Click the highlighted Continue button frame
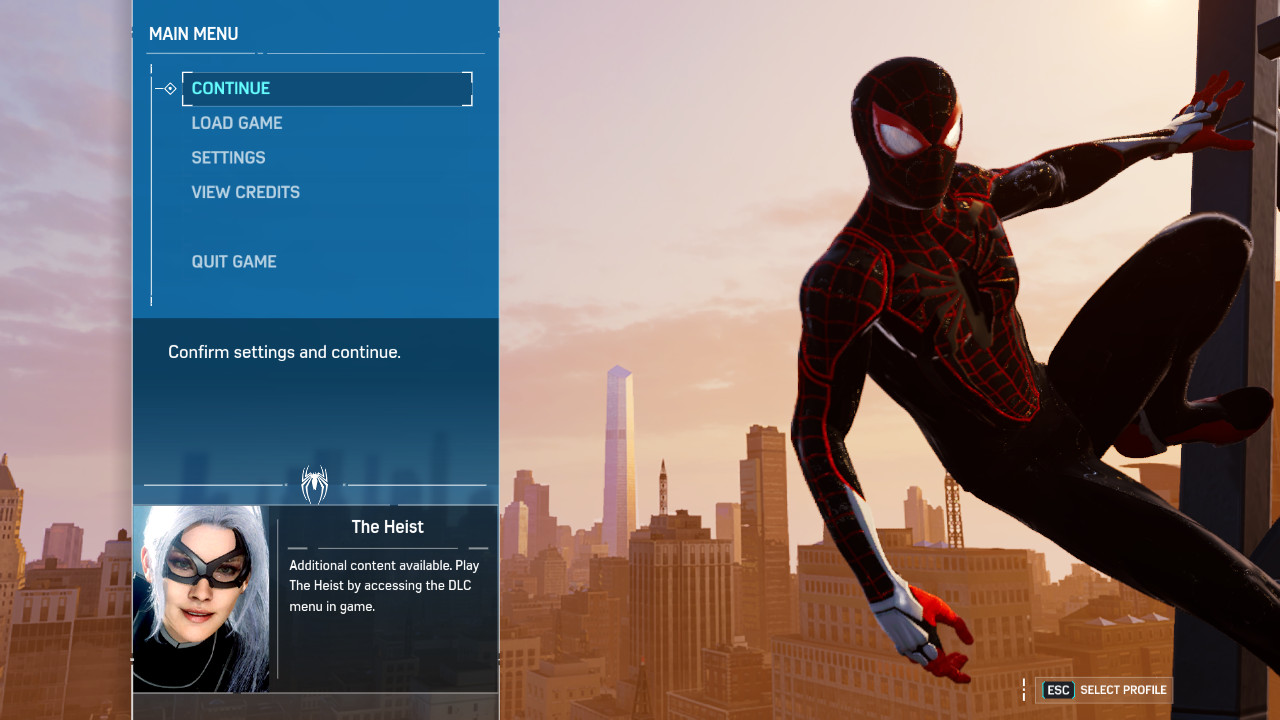Image resolution: width=1280 pixels, height=720 pixels. pos(326,88)
